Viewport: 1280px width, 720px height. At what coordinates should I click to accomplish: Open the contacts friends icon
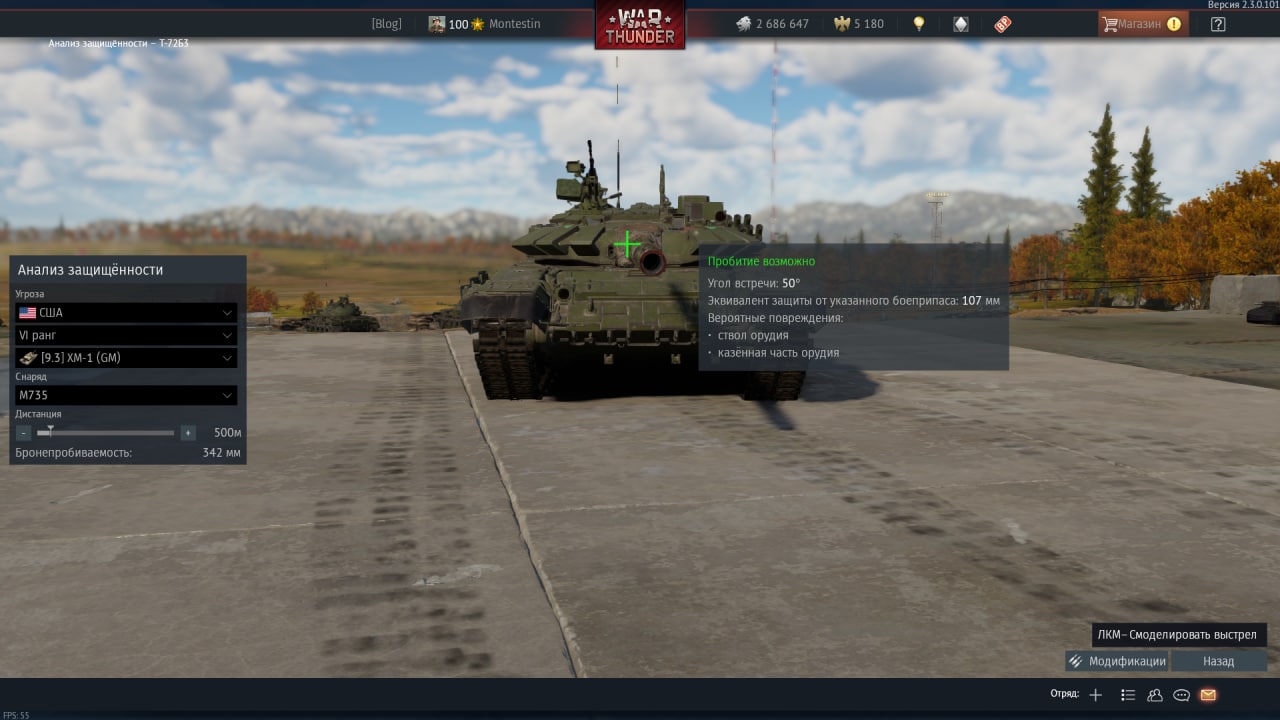point(1155,695)
